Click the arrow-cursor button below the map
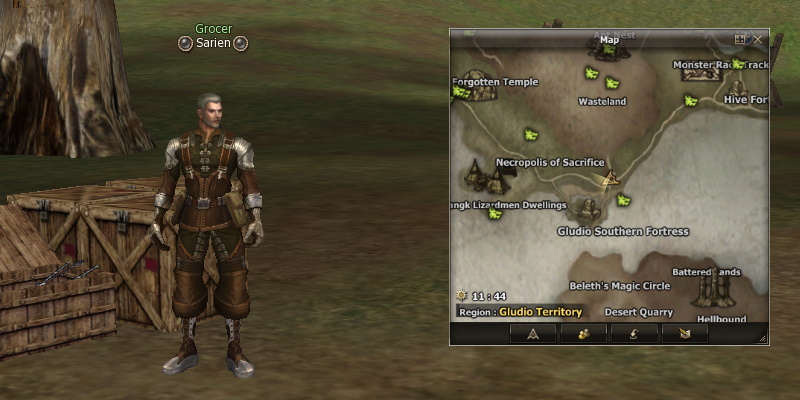 (532, 334)
